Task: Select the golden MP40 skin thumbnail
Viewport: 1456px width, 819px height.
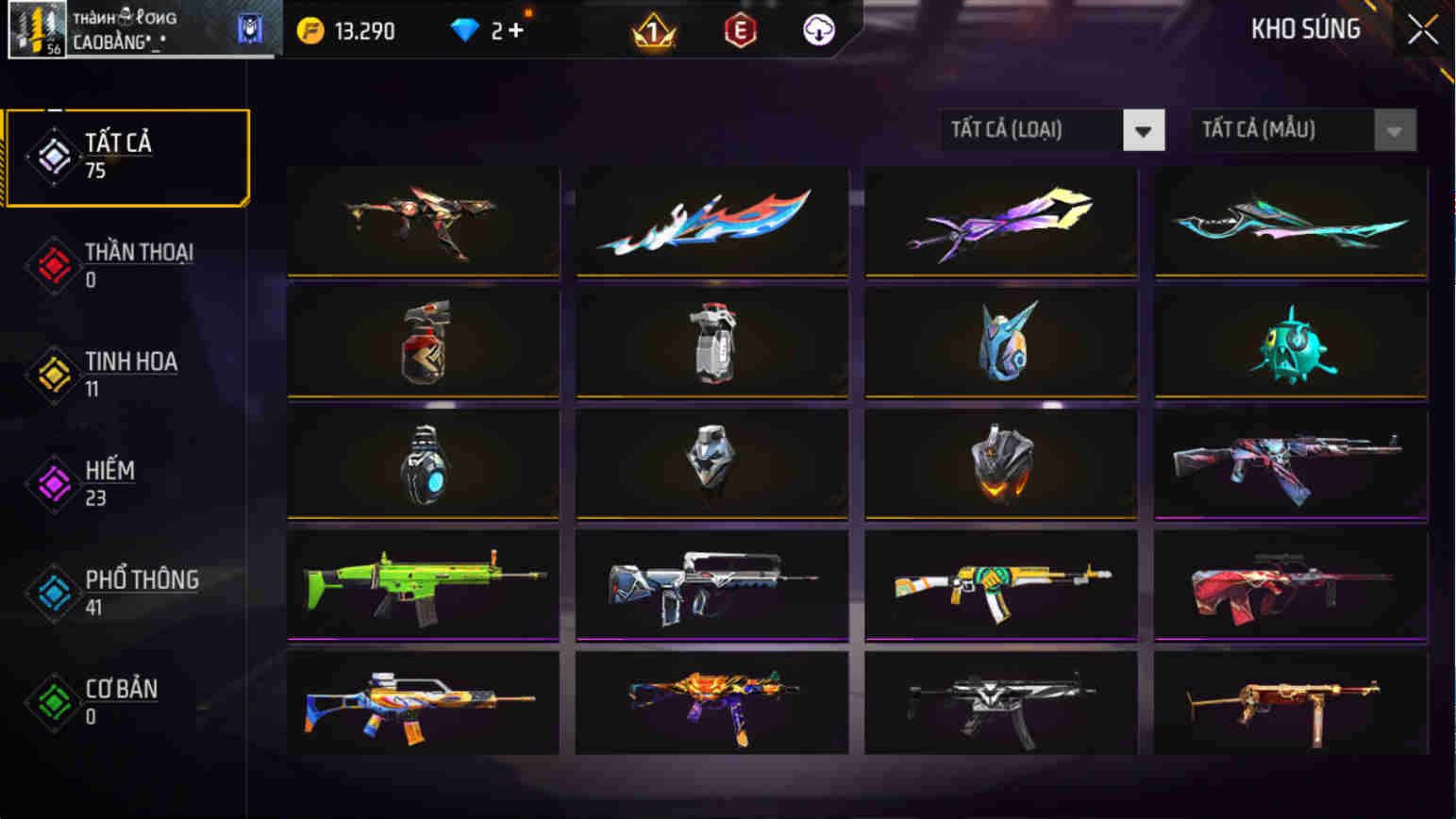Action: tap(1290, 707)
